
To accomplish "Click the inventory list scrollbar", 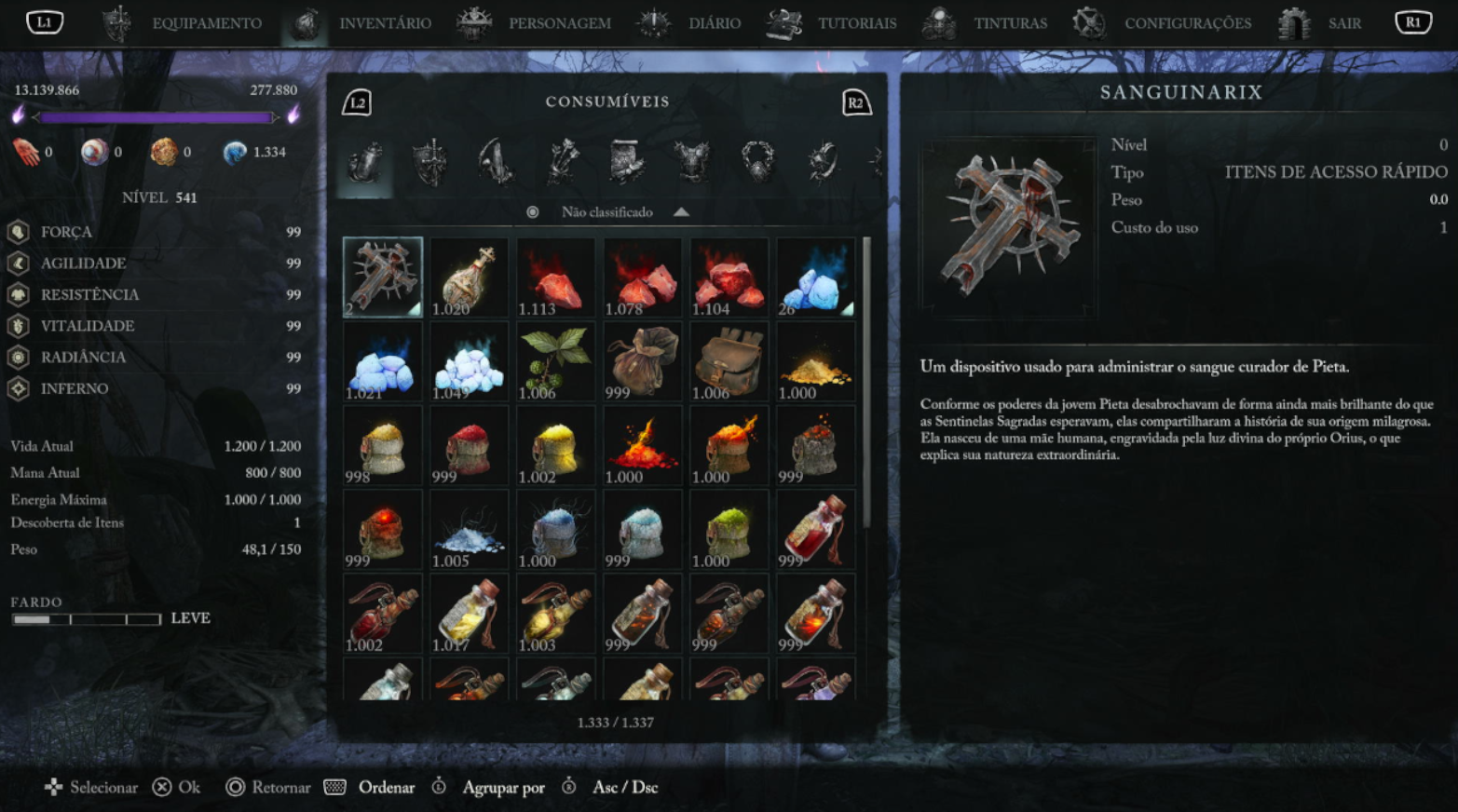I will point(867,382).
